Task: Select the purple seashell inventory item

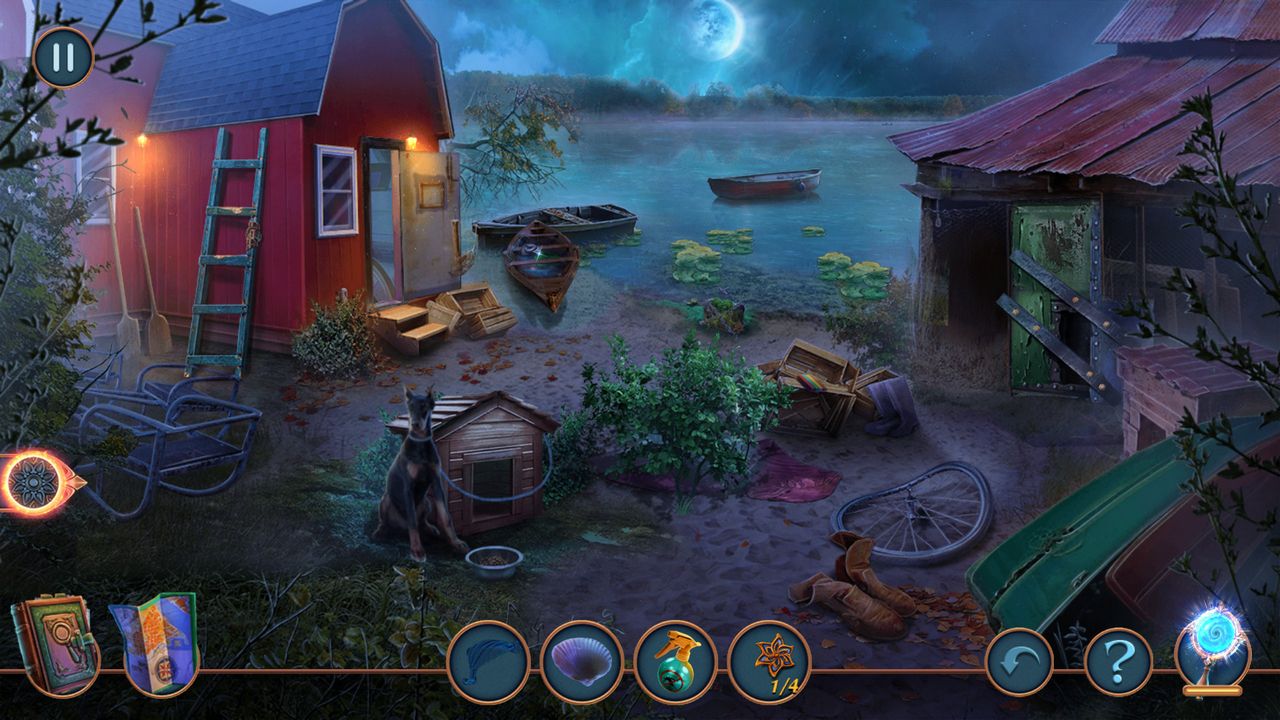Action: coord(582,661)
